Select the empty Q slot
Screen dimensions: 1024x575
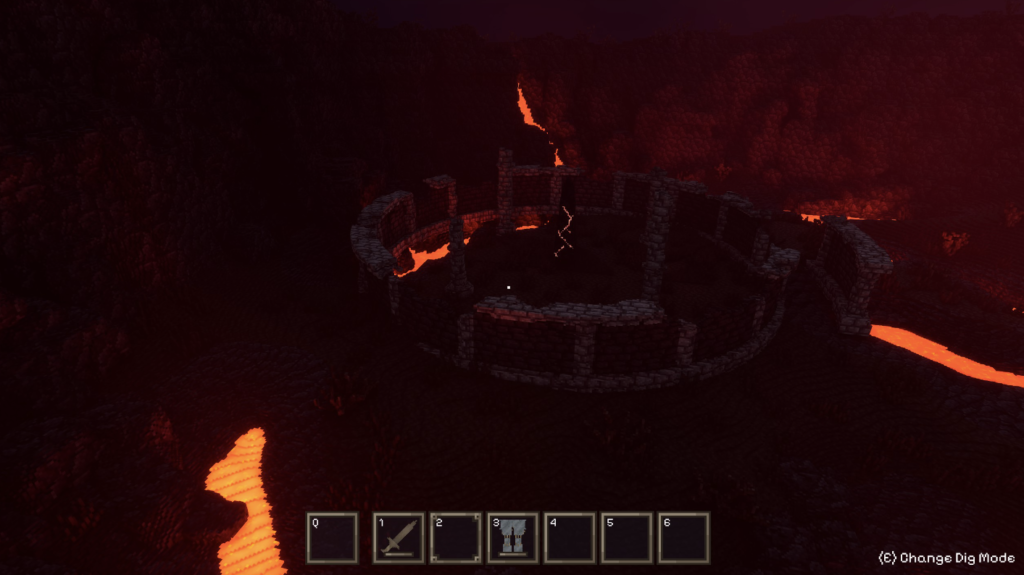[332, 538]
